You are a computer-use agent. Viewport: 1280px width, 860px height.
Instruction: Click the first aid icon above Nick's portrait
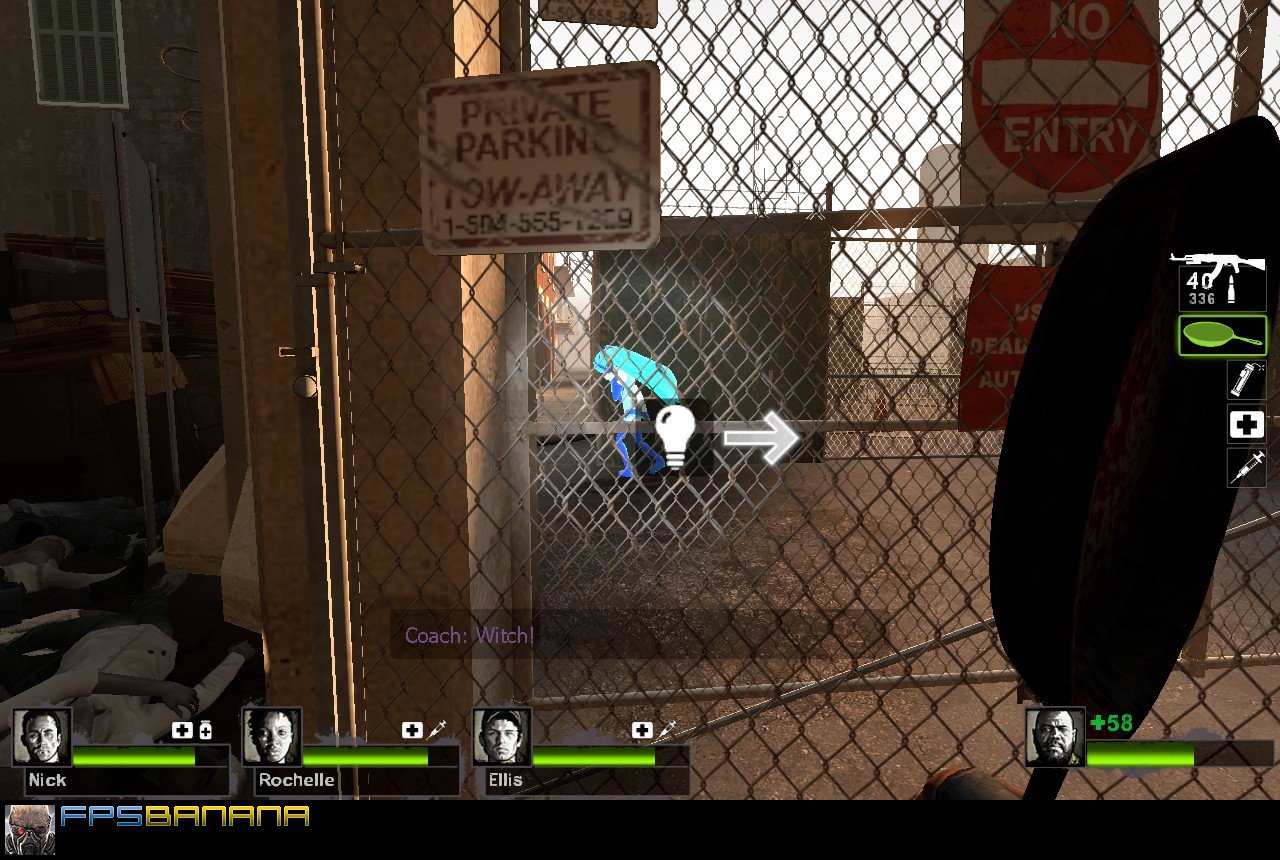[180, 729]
